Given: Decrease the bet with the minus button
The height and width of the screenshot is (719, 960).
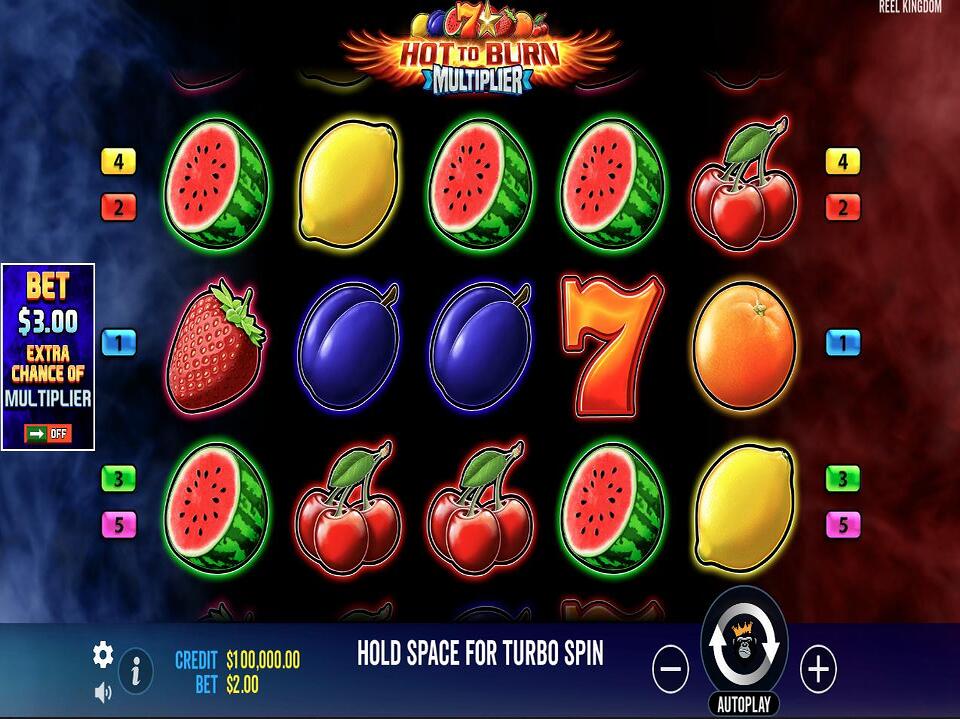Looking at the screenshot, I should [670, 669].
